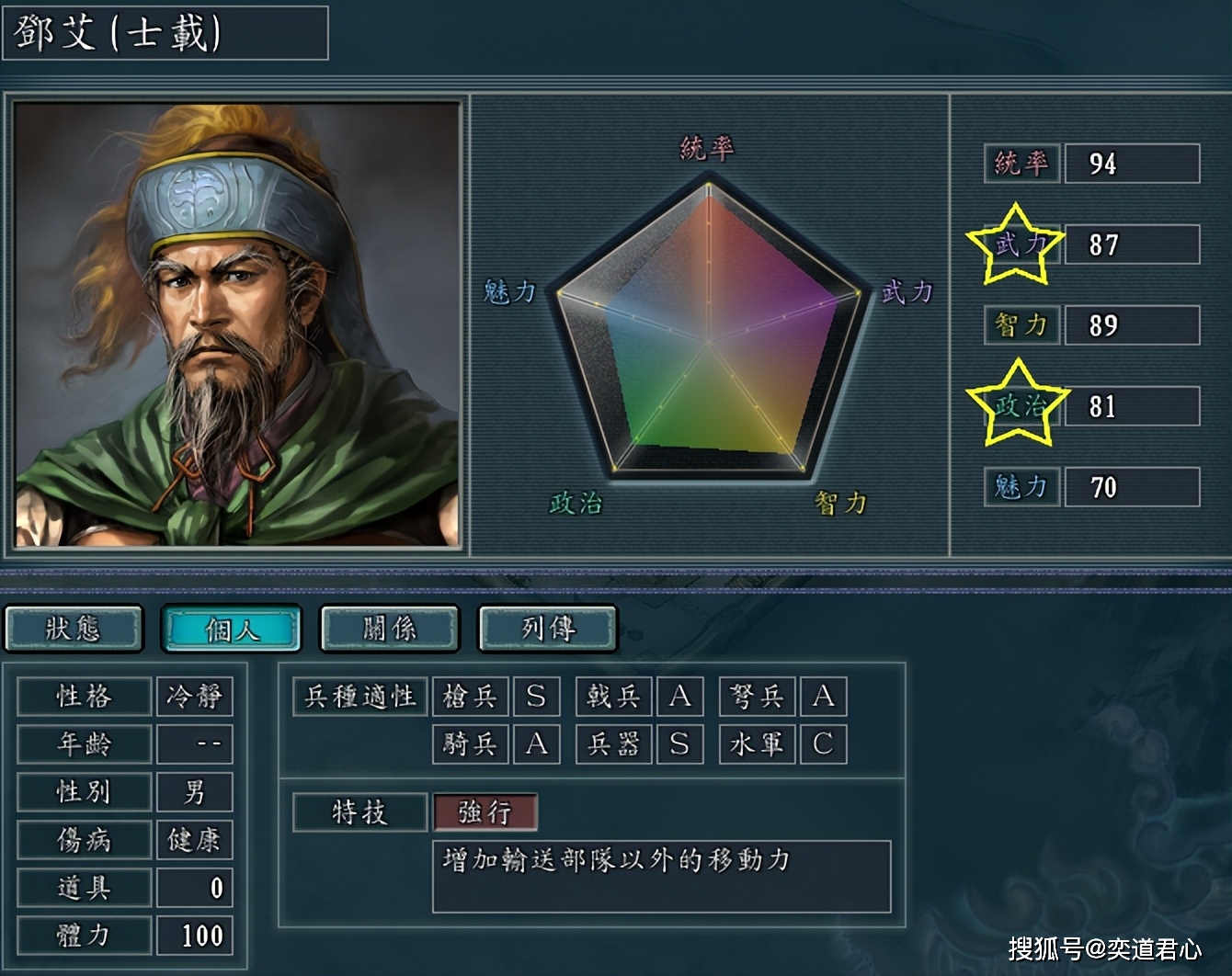Select the 個人 tab
The width and height of the screenshot is (1232, 976).
coord(232,629)
